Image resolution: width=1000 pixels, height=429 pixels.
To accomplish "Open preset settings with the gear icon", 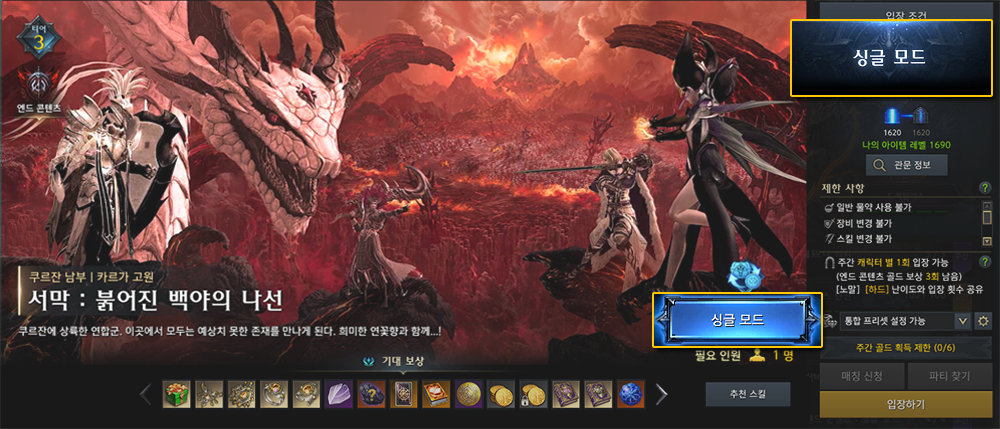I will pyautogui.click(x=983, y=320).
